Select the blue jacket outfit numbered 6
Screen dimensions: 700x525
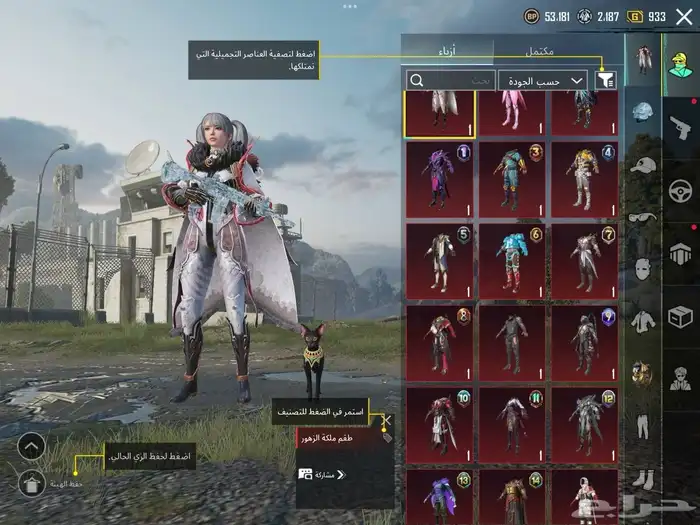click(512, 259)
